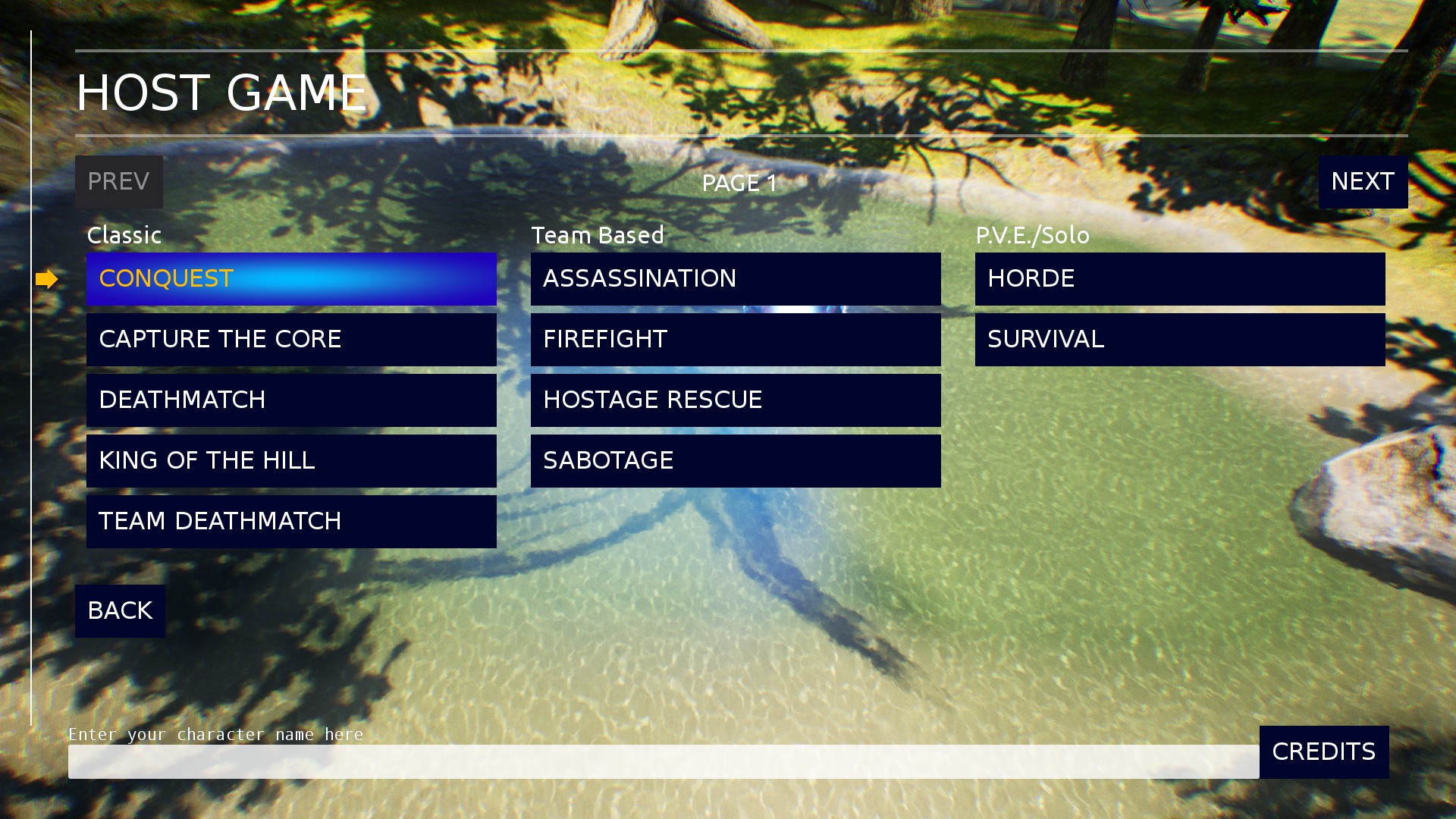Choose CAPTURE THE CORE mode
The image size is (1456, 819).
pos(292,339)
